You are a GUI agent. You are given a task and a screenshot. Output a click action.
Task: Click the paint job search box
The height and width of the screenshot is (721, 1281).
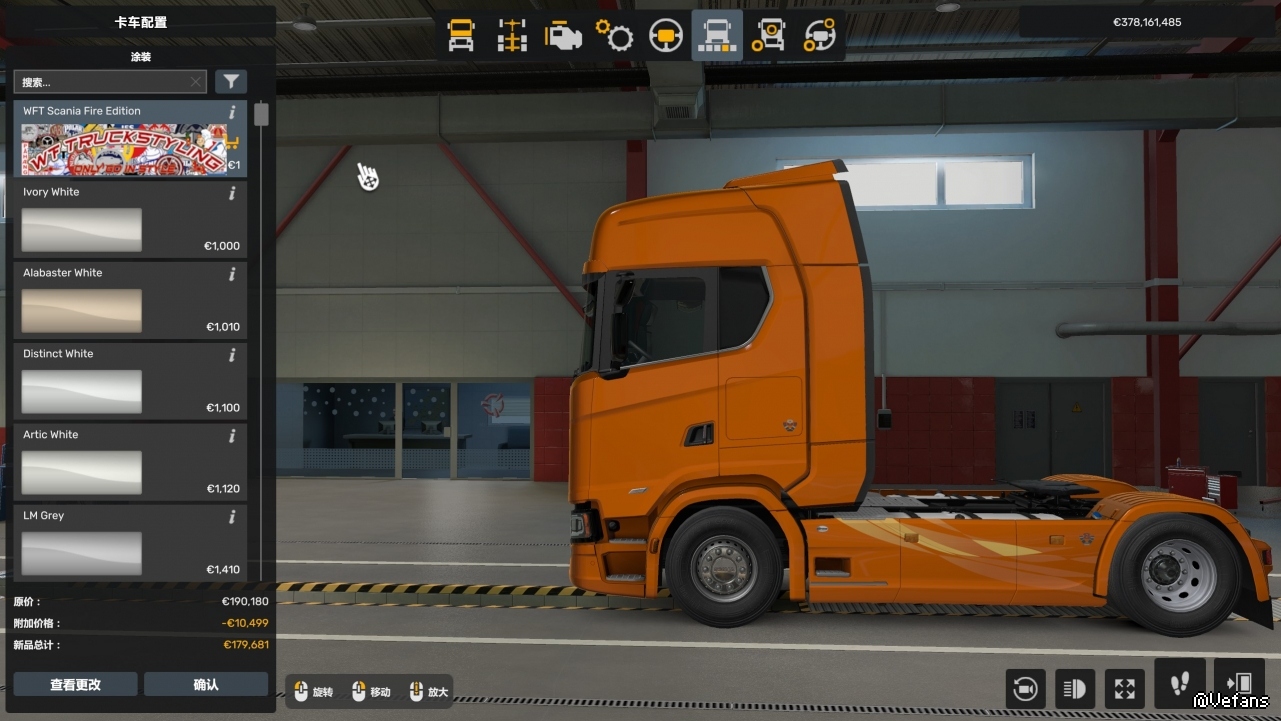coord(100,82)
